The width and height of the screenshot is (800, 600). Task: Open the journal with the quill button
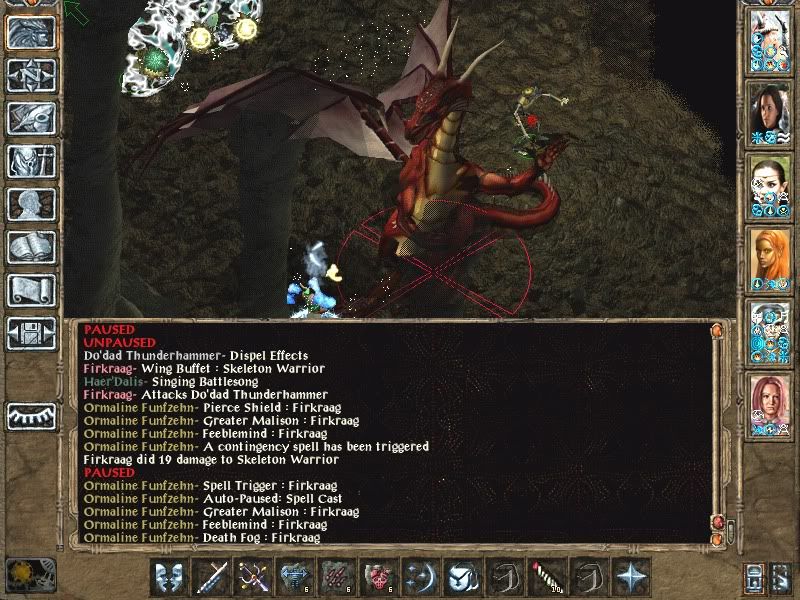tap(31, 118)
